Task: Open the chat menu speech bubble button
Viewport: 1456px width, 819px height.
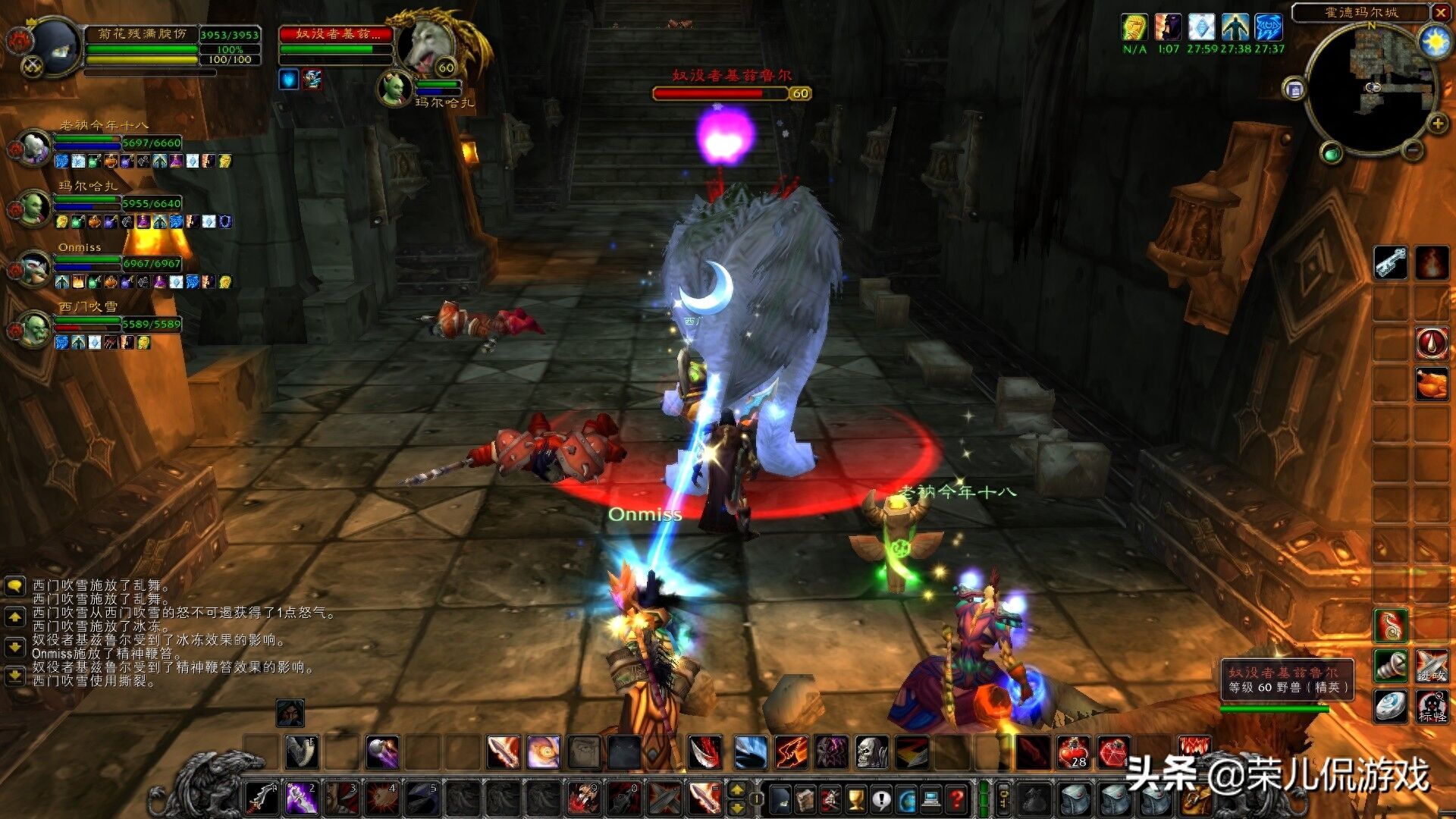Action: click(x=14, y=585)
